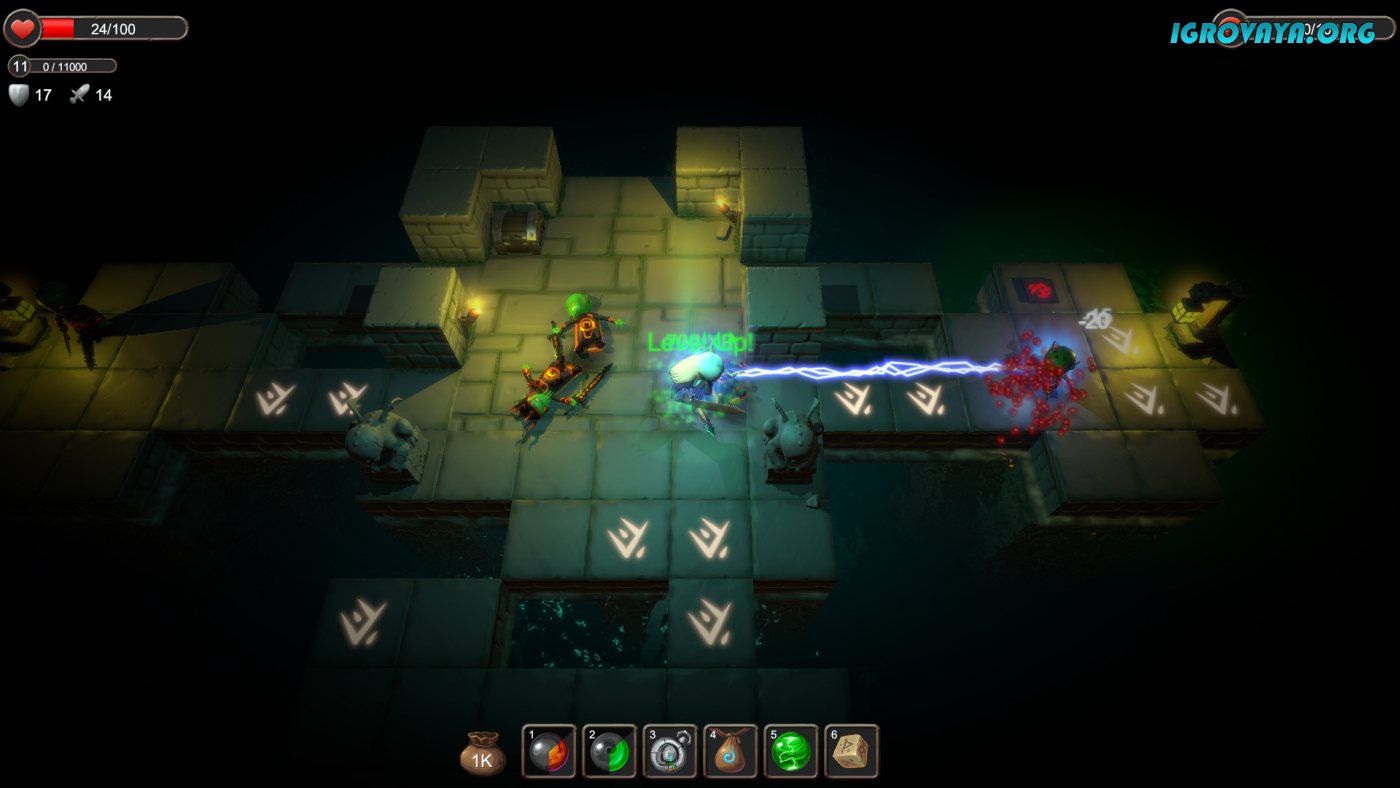Image resolution: width=1400 pixels, height=788 pixels.
Task: Cast the green lightning orb in slot 5
Action: click(x=791, y=751)
